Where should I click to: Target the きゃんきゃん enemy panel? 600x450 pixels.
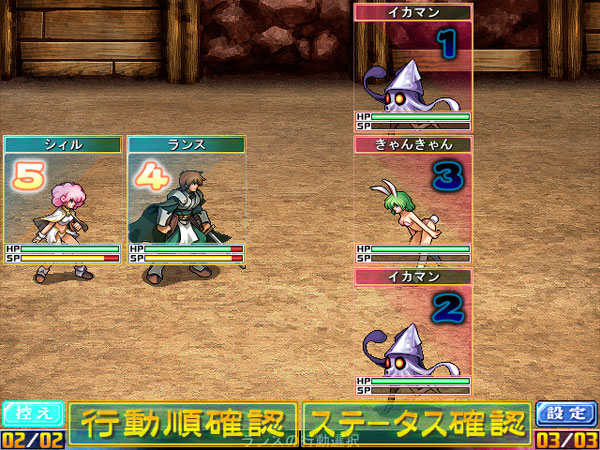click(x=413, y=200)
